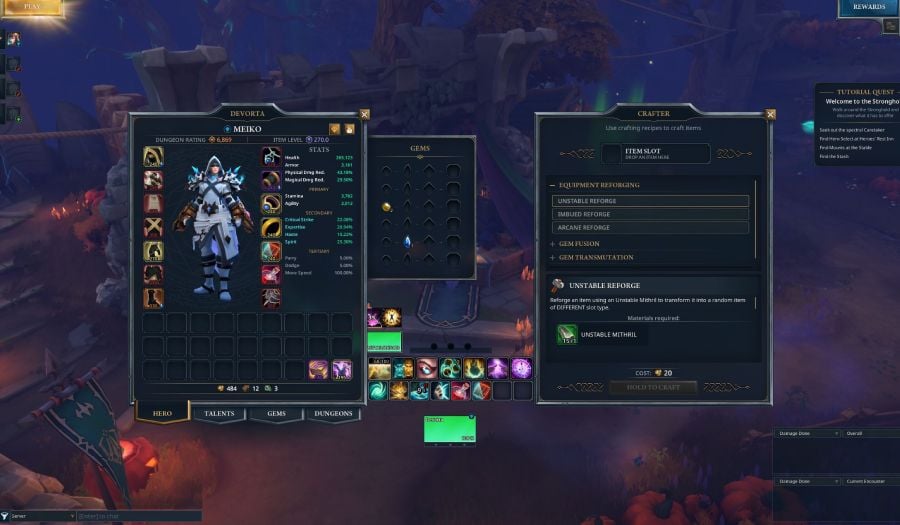Select the Hero tab
This screenshot has height=525, width=900.
162,413
